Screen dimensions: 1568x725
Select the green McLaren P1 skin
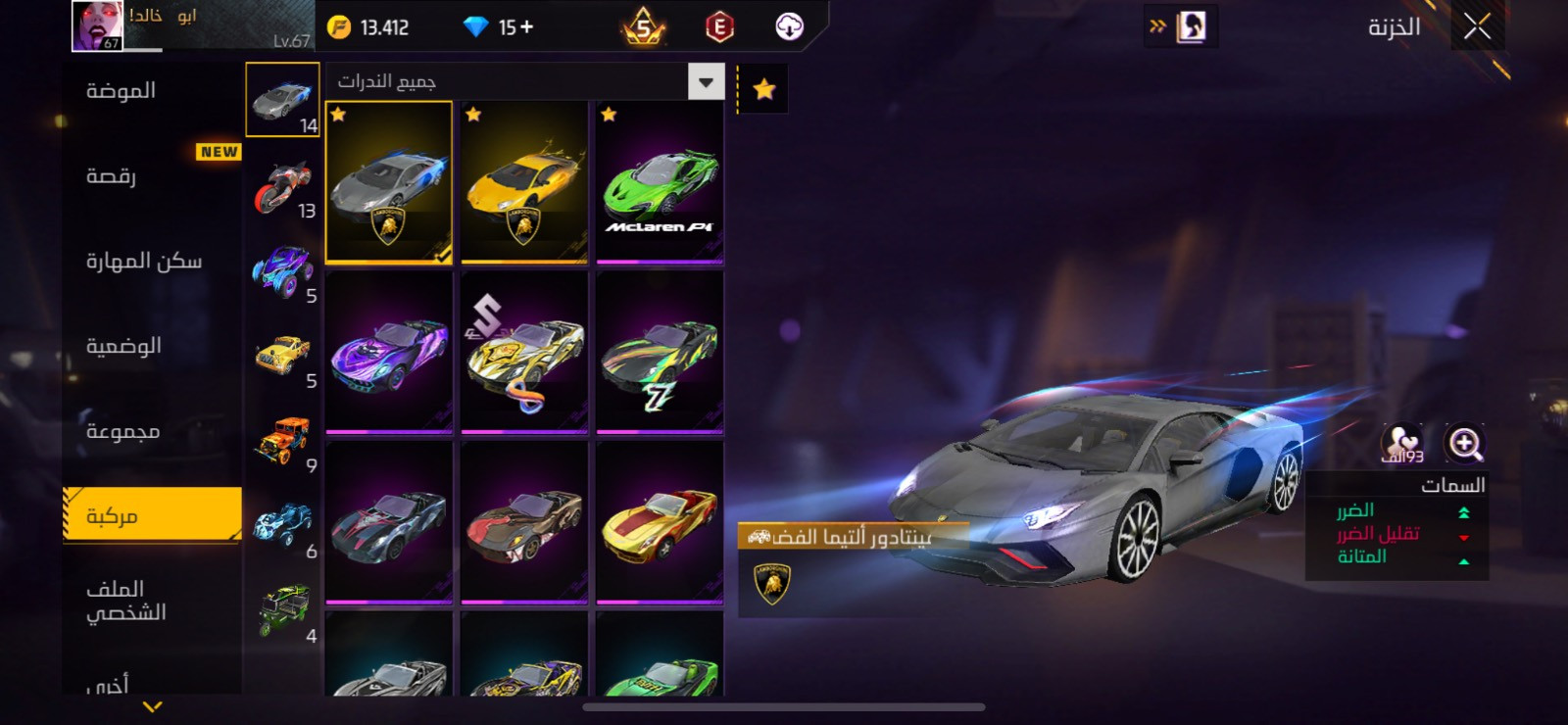[x=660, y=182]
